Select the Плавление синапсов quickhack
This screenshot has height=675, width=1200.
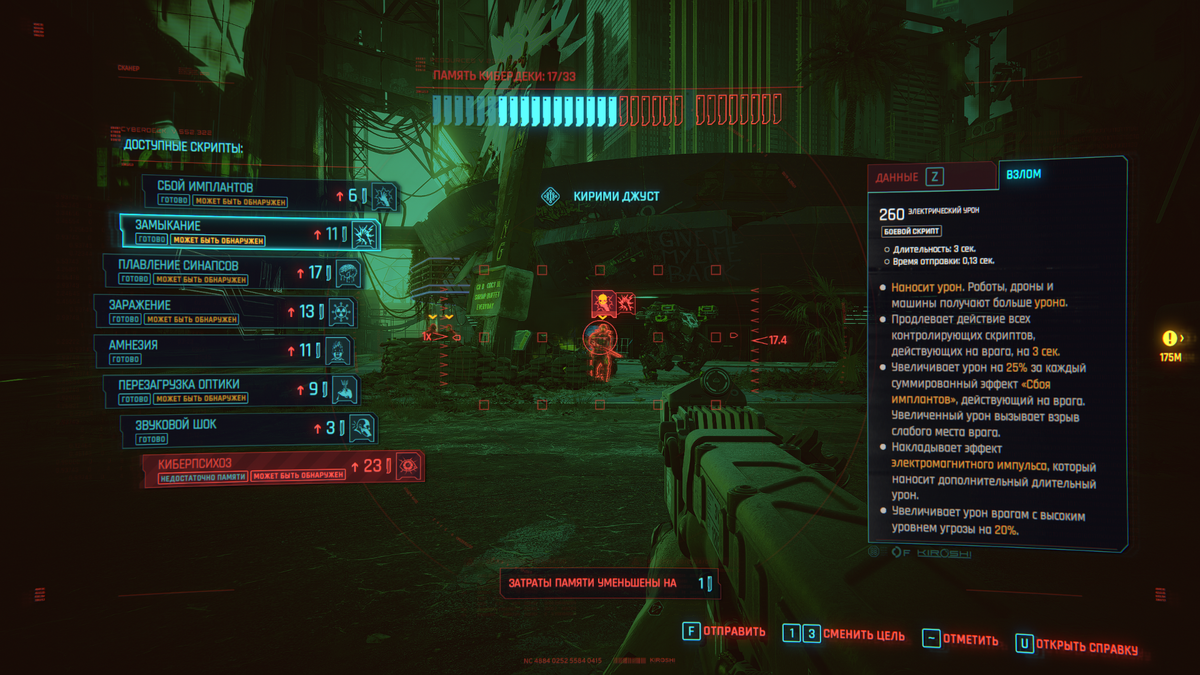230,272
